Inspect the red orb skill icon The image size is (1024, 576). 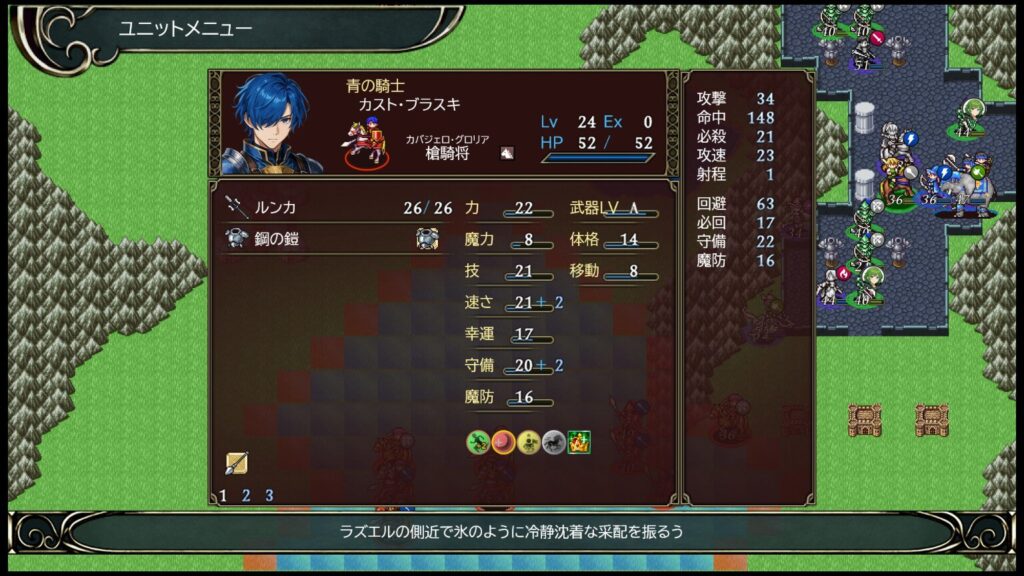[503, 441]
